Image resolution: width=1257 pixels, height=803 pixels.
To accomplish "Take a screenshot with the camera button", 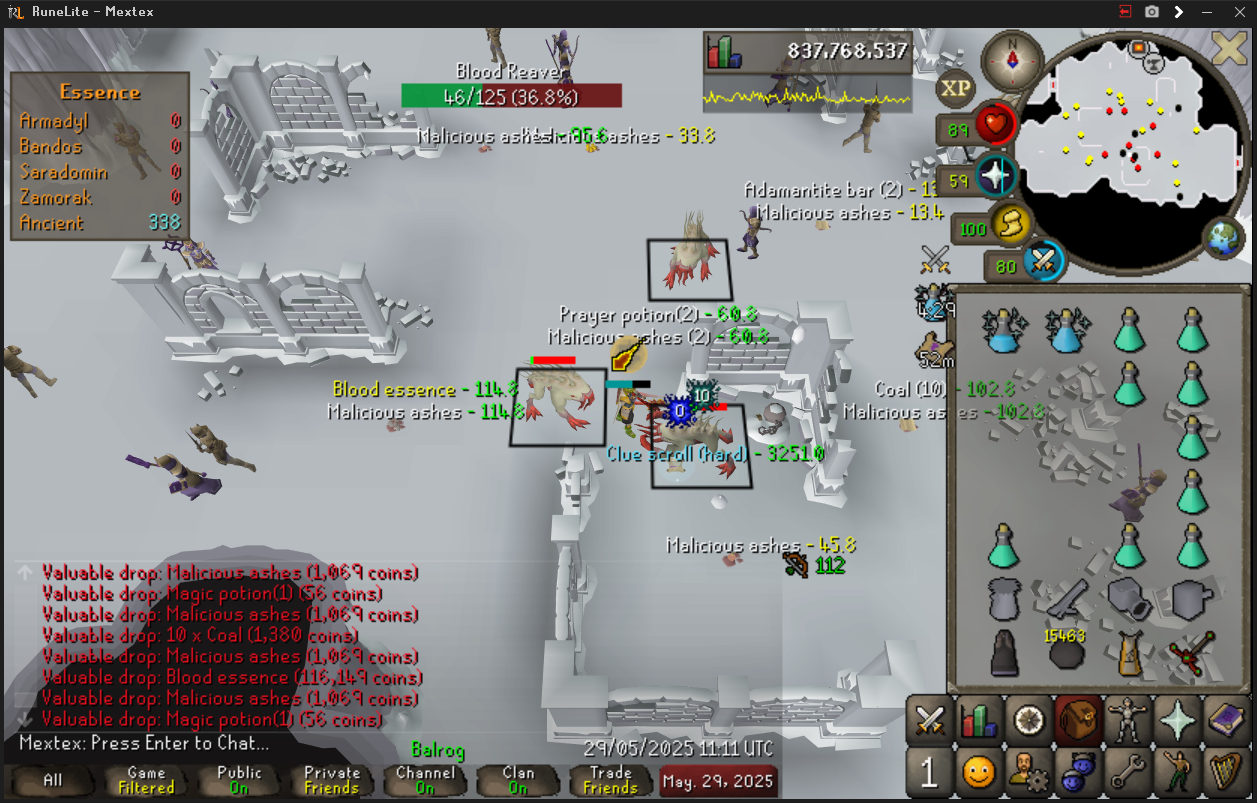I will click(1152, 12).
